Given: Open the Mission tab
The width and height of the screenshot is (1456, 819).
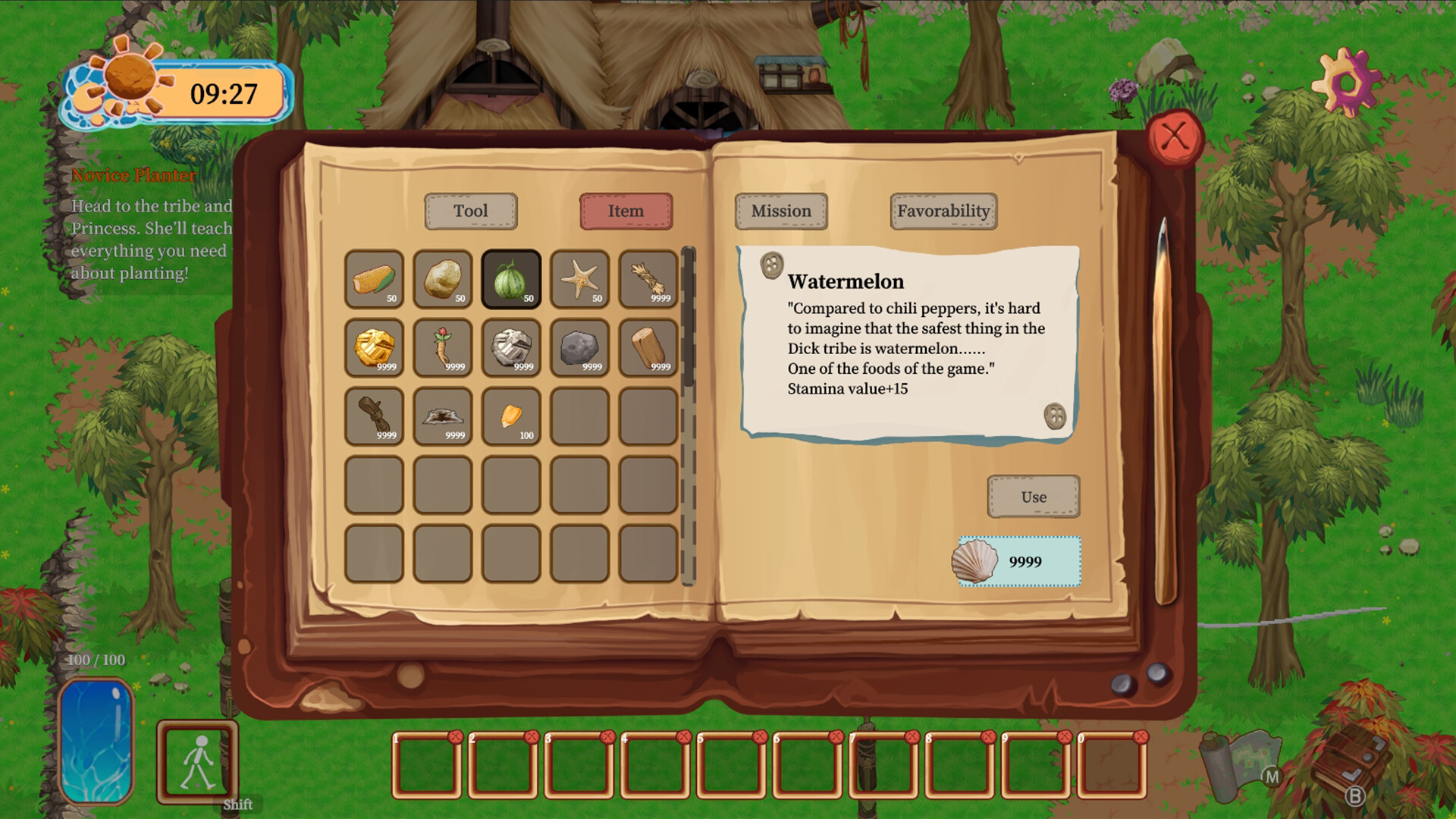Looking at the screenshot, I should 781,212.
